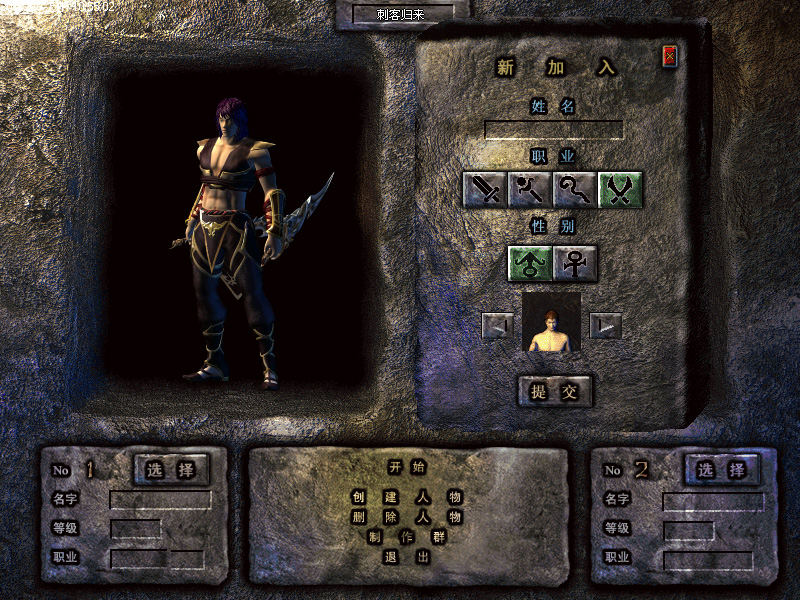This screenshot has width=800, height=600.
Task: Select the crossed blades assassin class
Action: click(x=620, y=189)
